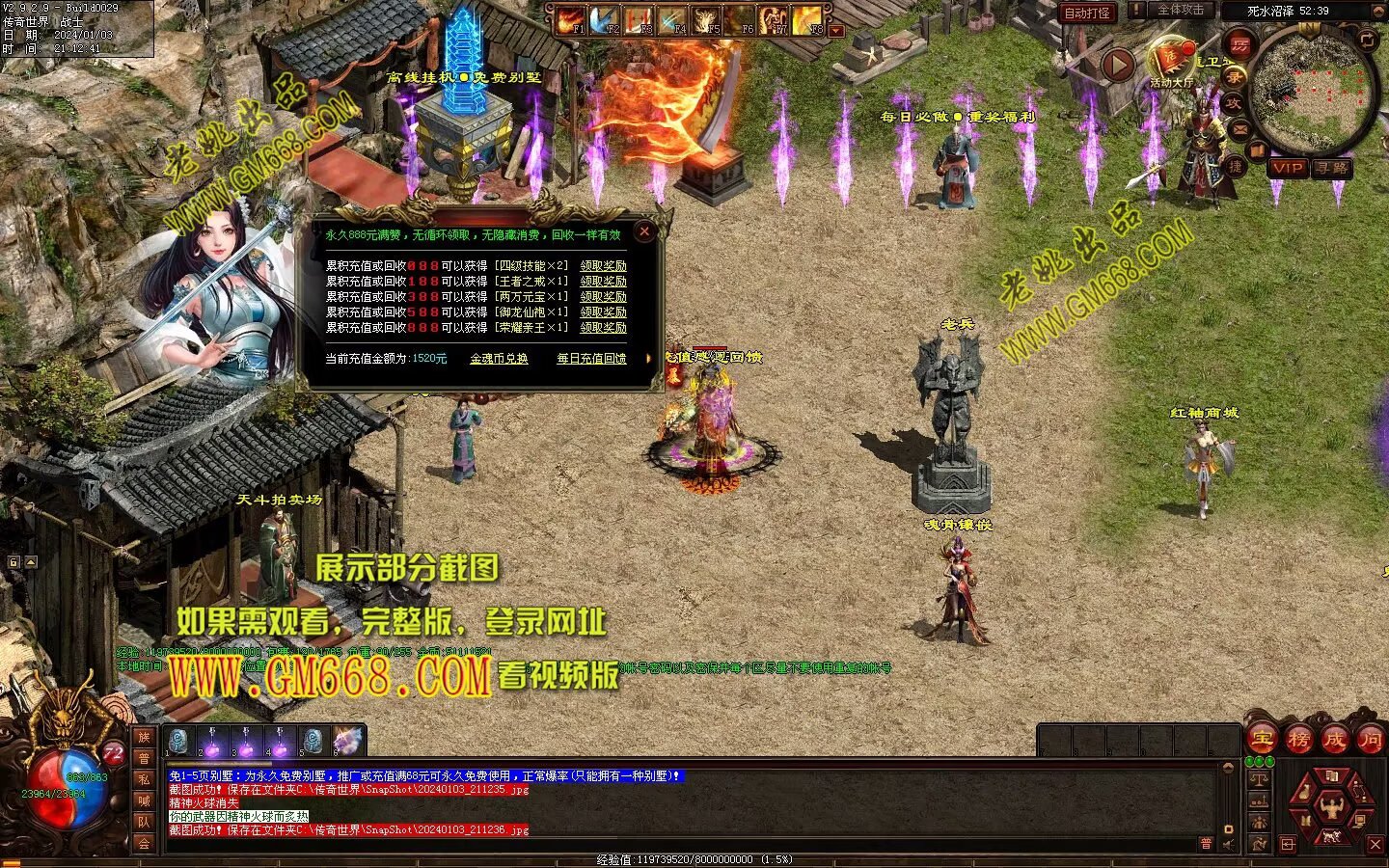Viewport: 1389px width, 868px height.
Task: Open the character panel muscular figure icon
Action: coord(1332,807)
